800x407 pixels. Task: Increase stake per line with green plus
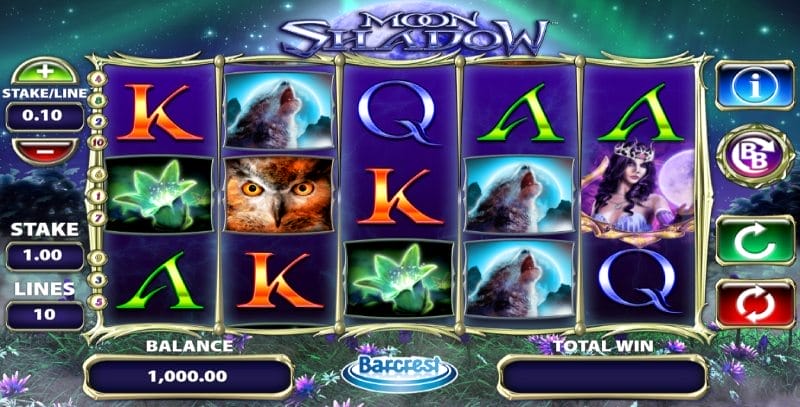(x=43, y=73)
